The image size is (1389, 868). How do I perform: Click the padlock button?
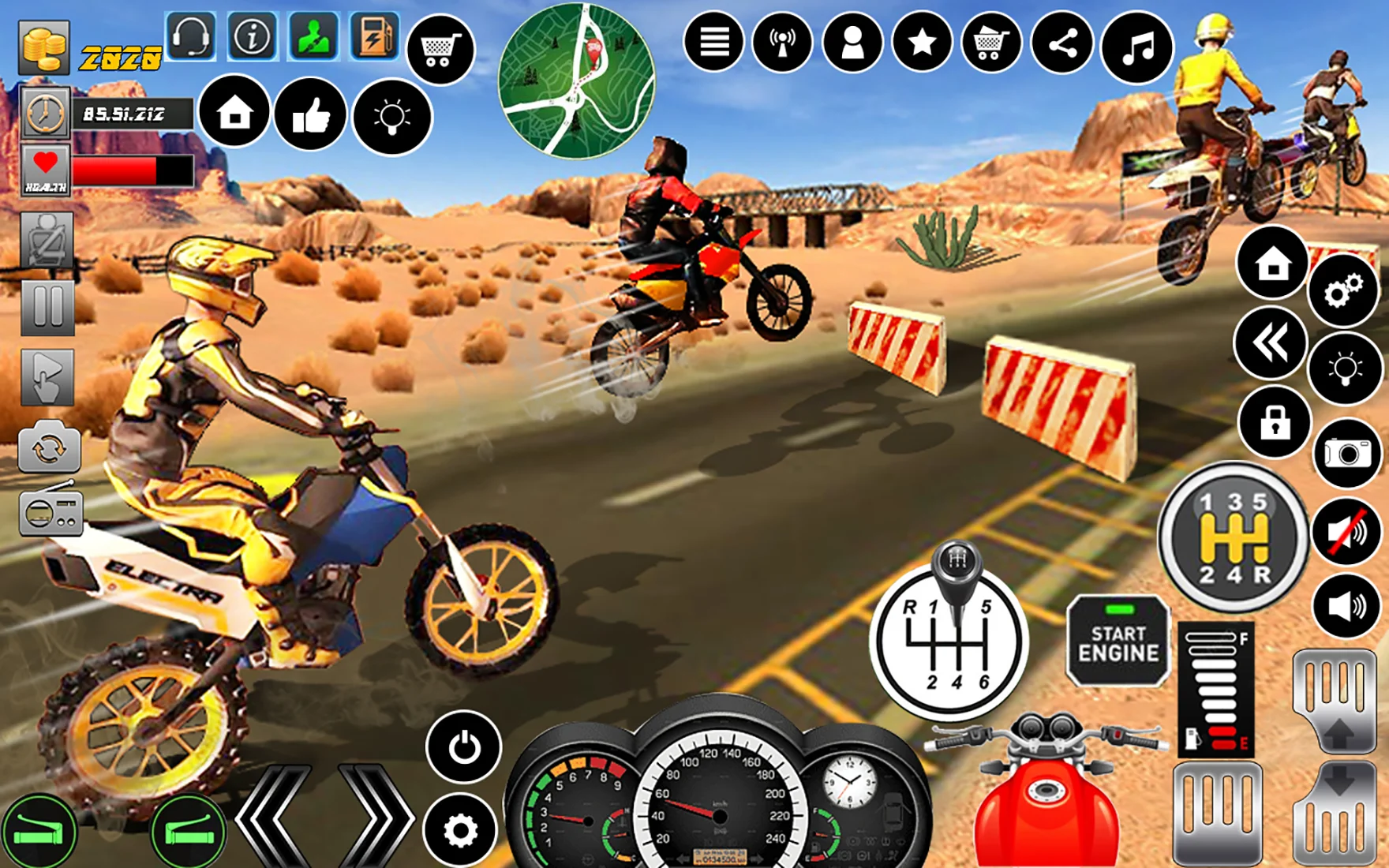[x=1274, y=423]
